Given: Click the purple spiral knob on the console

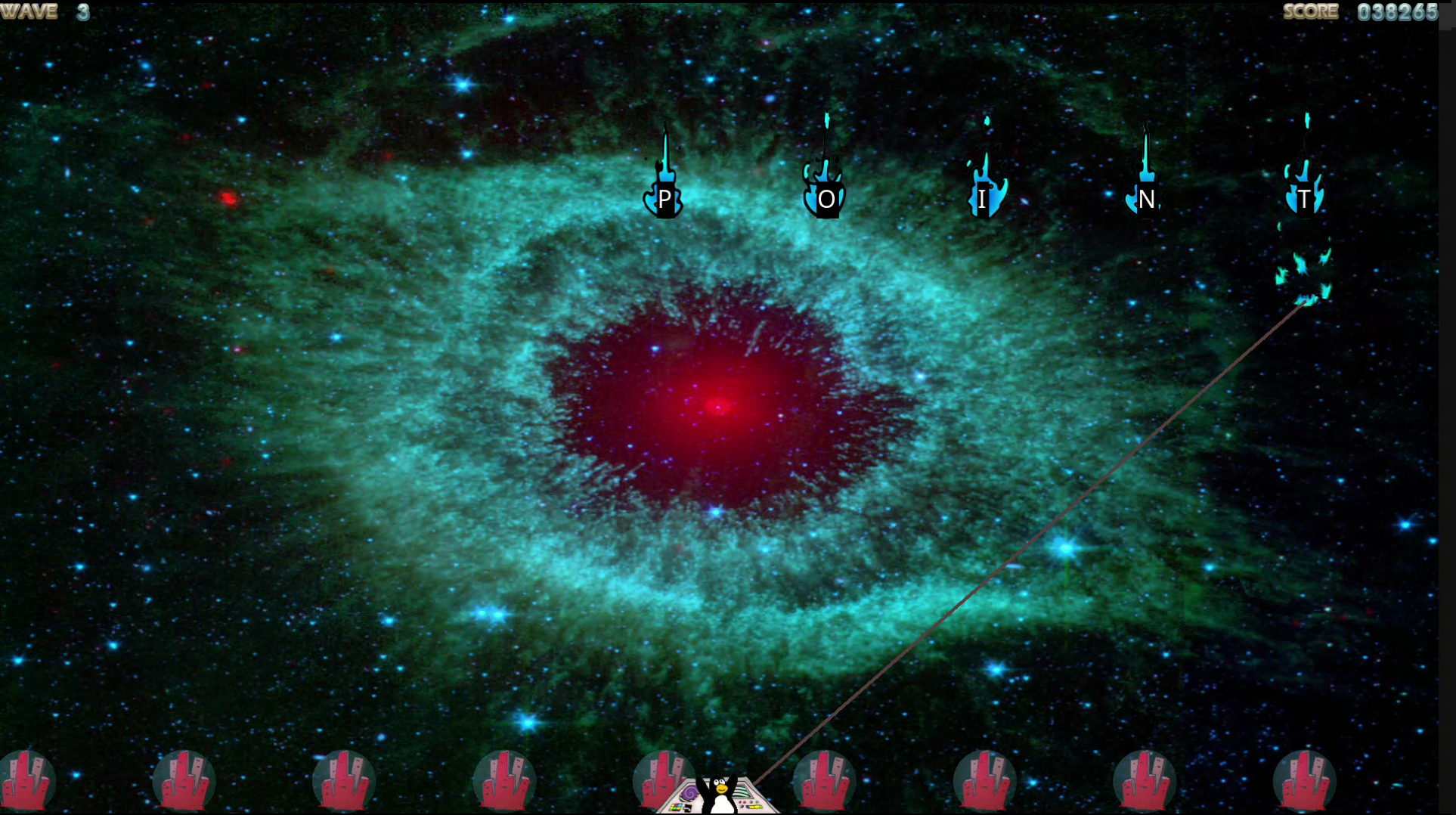Looking at the screenshot, I should click(689, 794).
